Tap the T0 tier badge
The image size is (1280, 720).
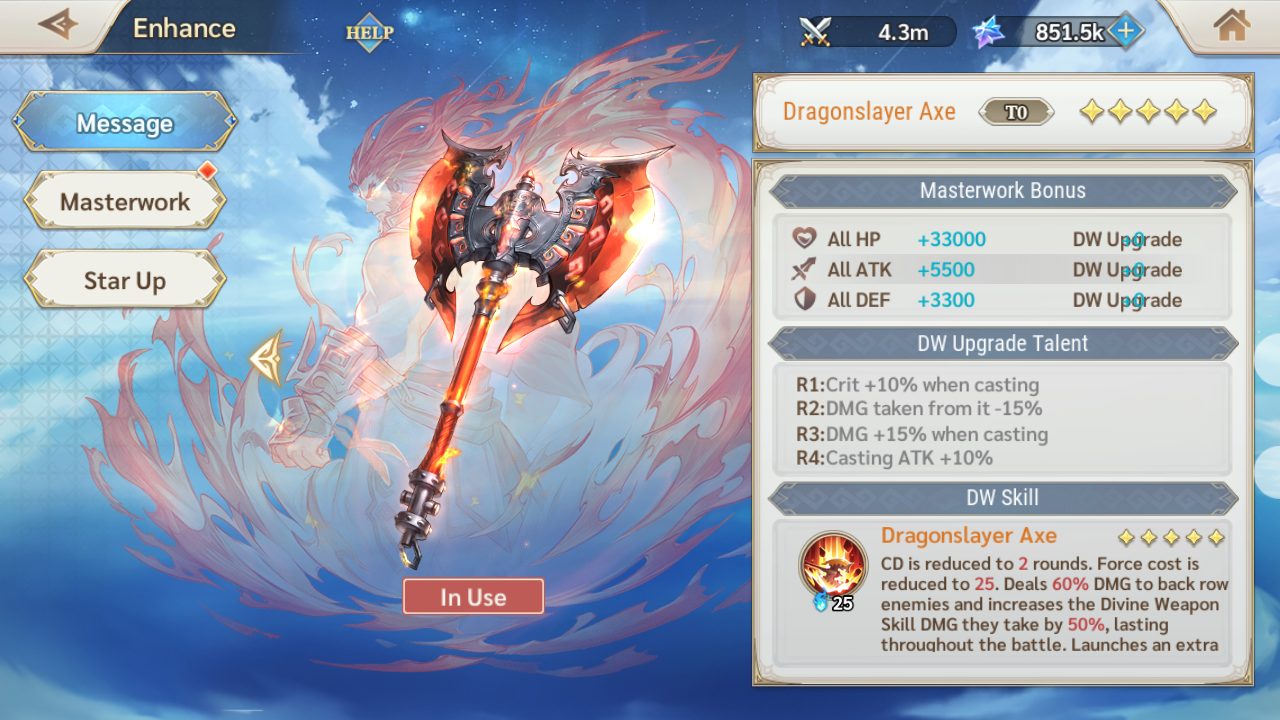[1016, 112]
